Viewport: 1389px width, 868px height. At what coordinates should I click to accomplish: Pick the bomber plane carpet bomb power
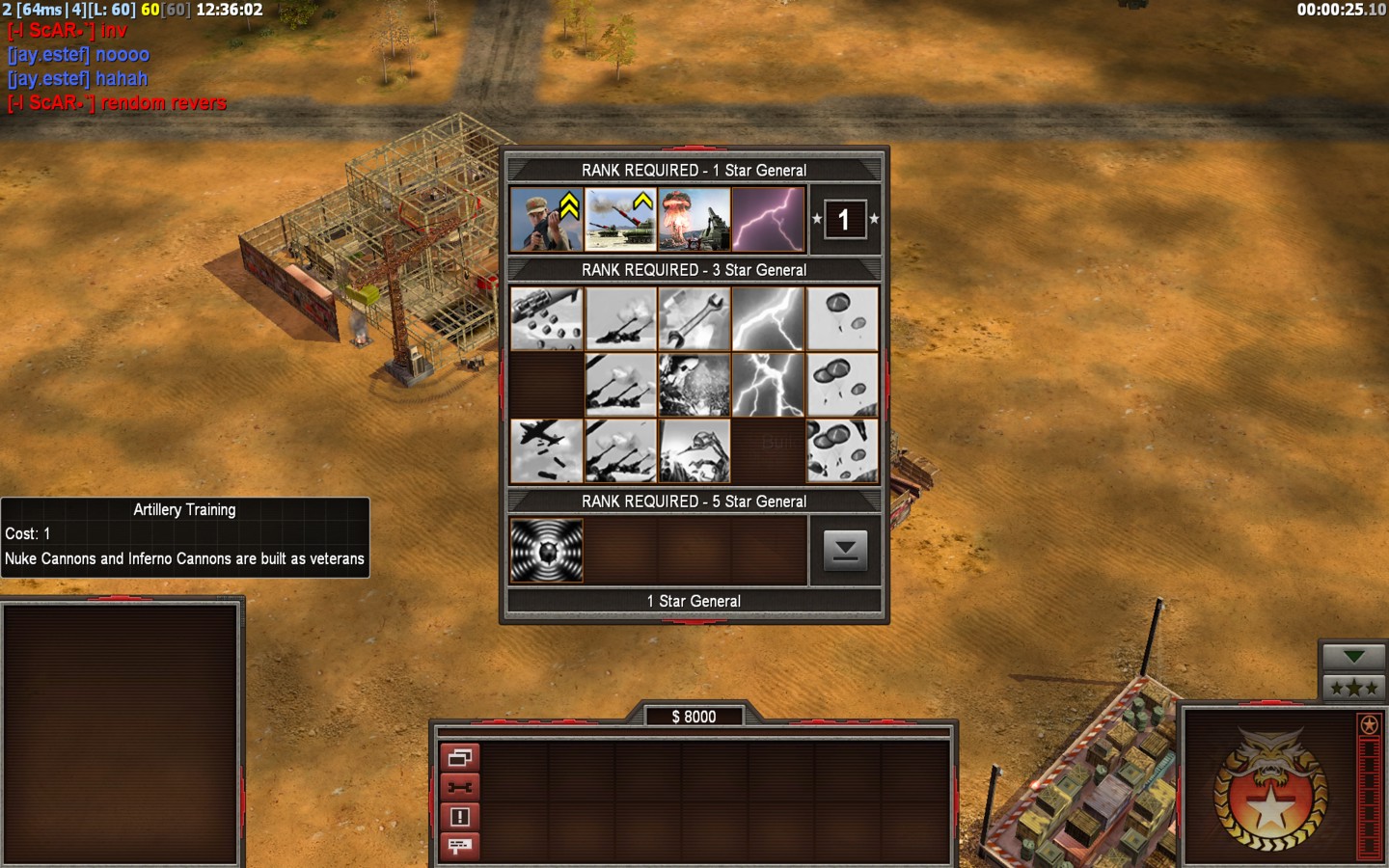(546, 450)
